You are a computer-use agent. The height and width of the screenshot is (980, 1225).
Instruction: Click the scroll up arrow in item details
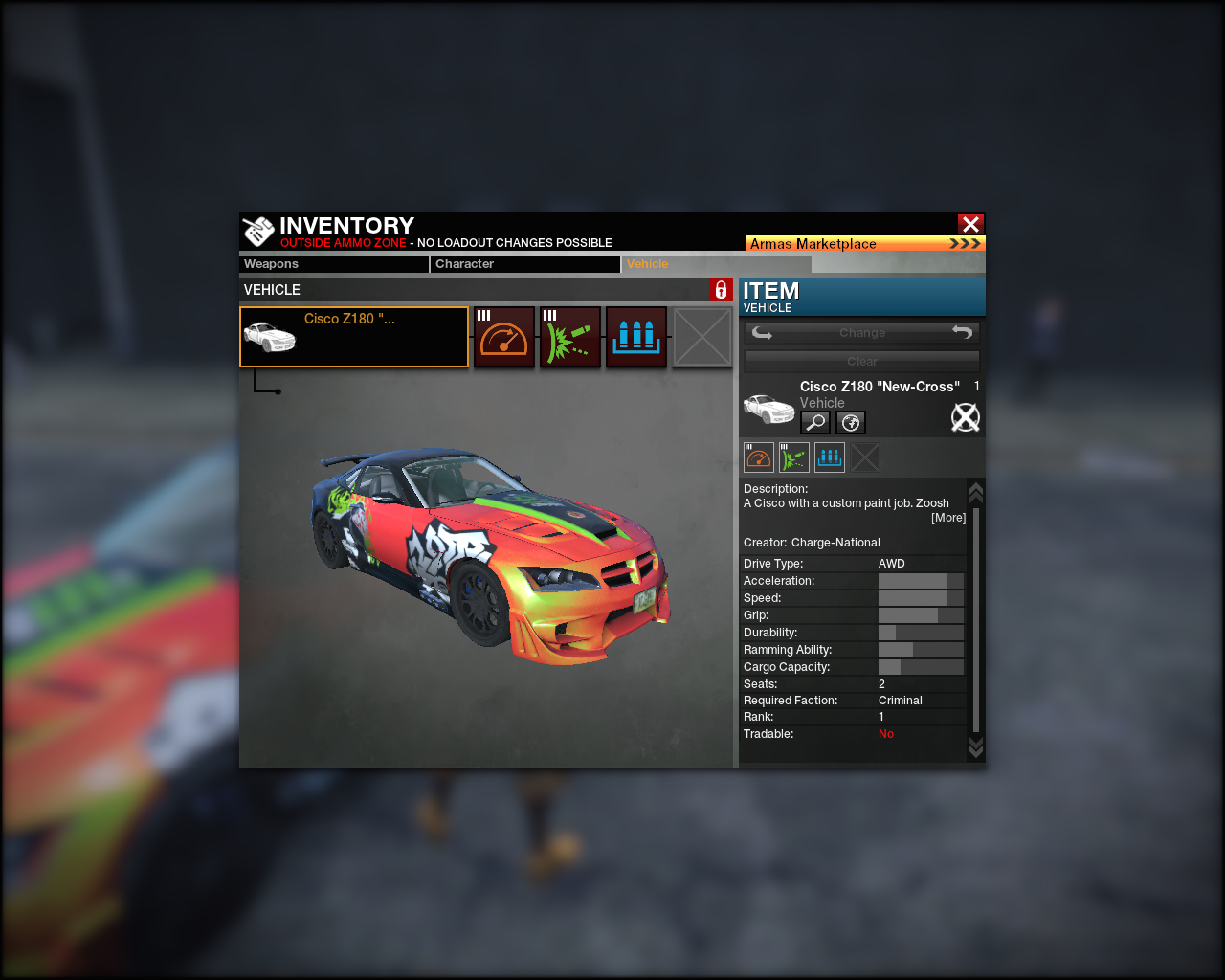pyautogui.click(x=976, y=492)
